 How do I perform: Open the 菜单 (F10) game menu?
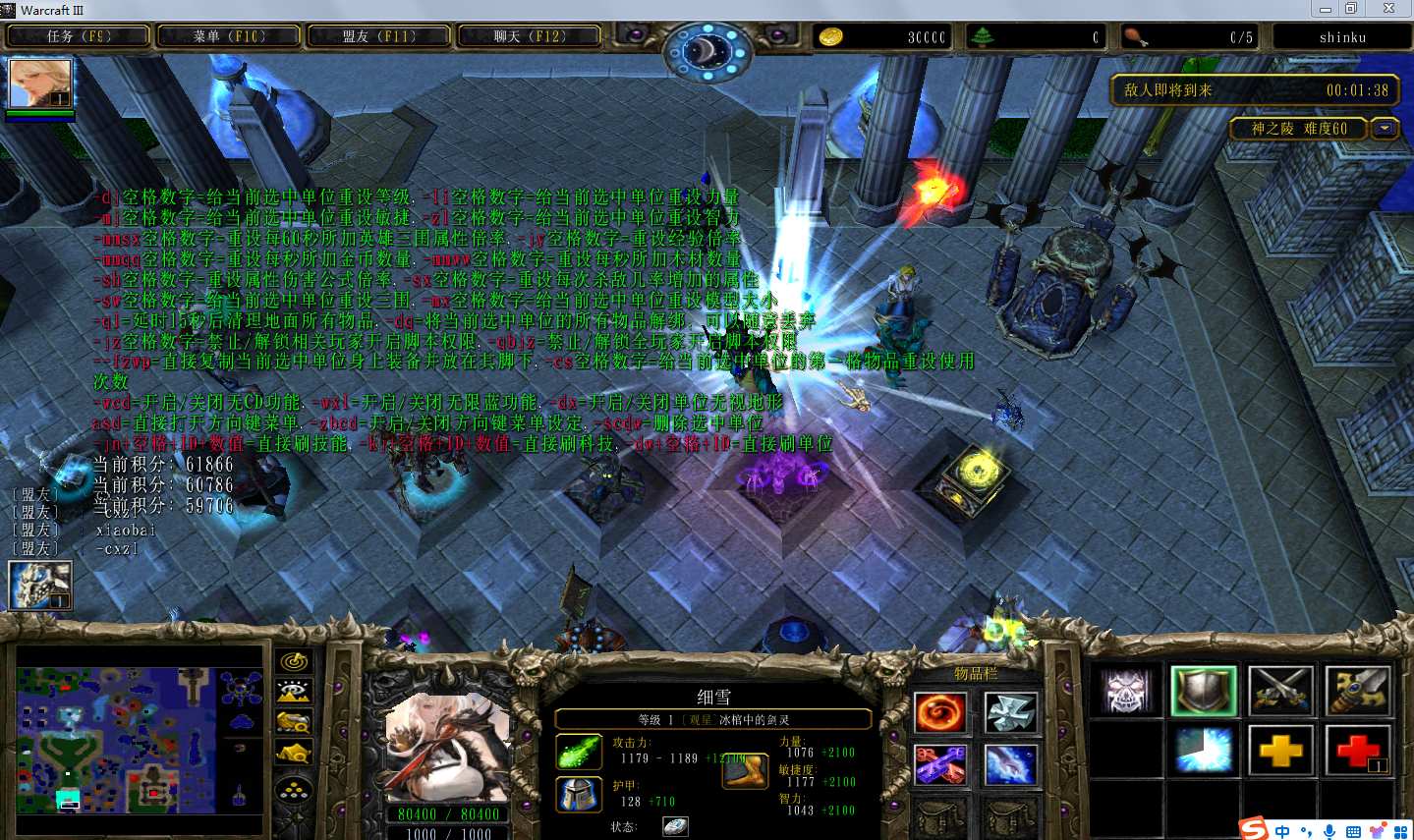pos(229,36)
